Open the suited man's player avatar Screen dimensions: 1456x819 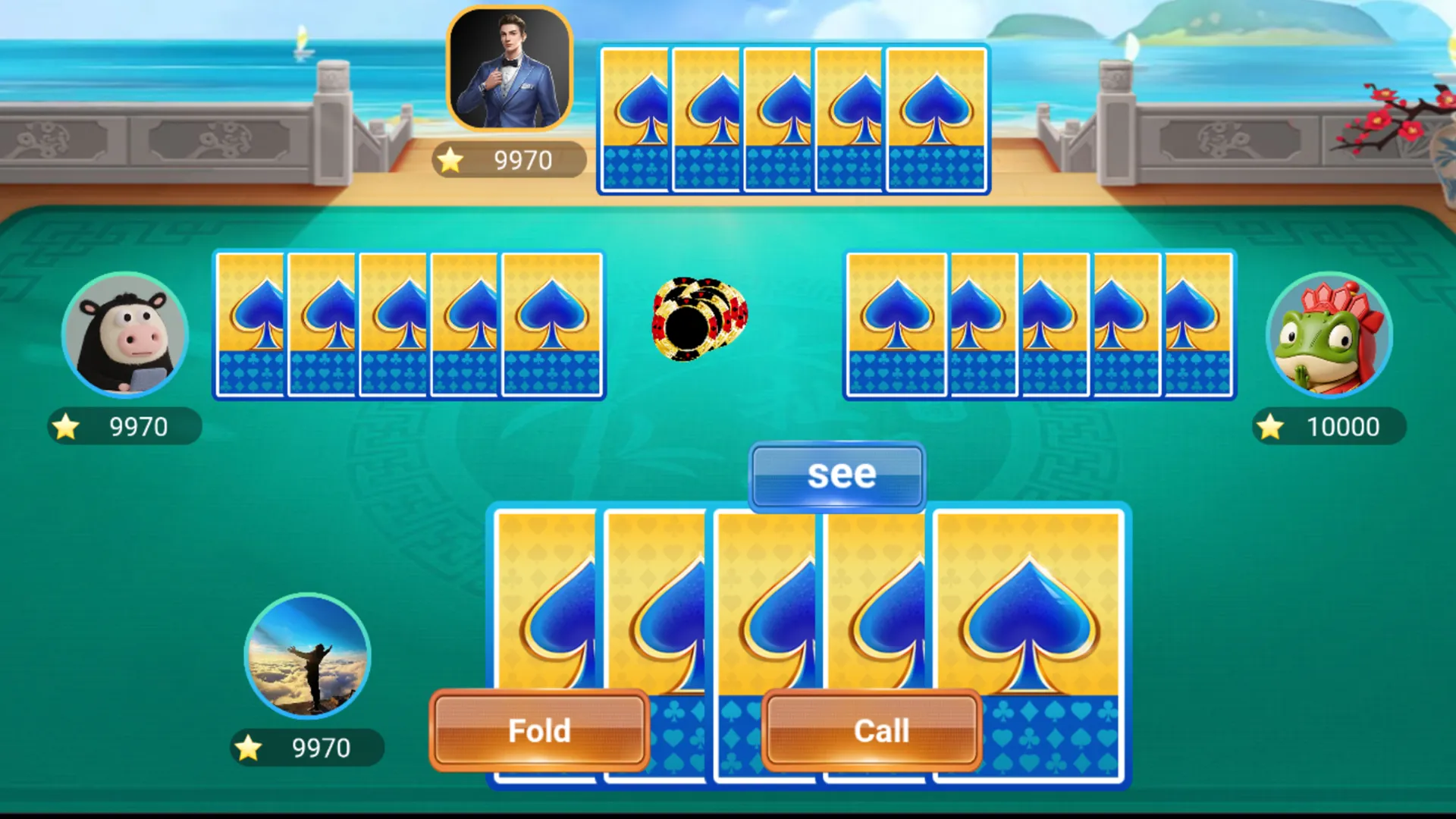point(509,70)
